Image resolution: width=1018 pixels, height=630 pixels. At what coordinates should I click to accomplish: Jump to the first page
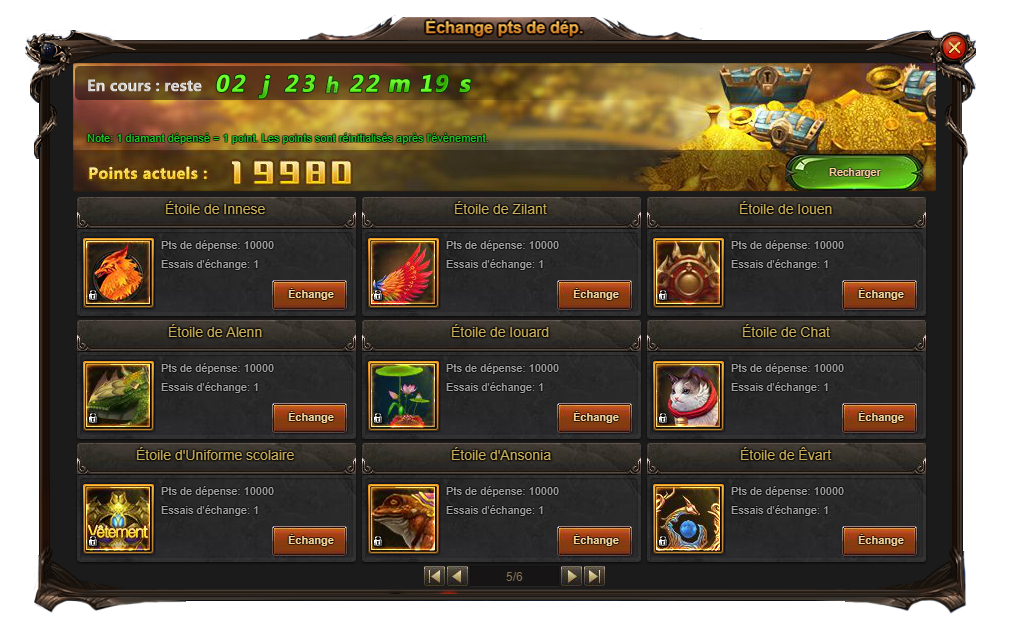point(434,576)
